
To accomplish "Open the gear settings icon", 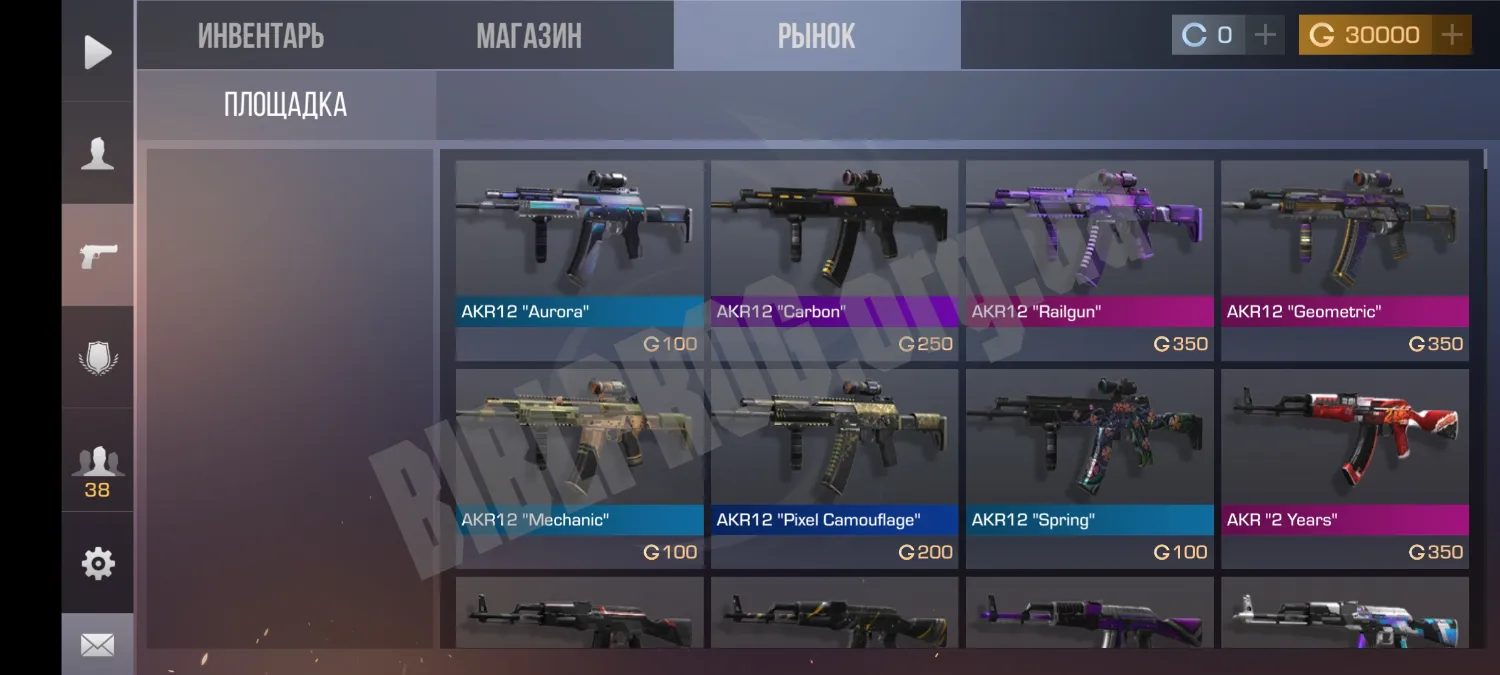I will pos(97,563).
